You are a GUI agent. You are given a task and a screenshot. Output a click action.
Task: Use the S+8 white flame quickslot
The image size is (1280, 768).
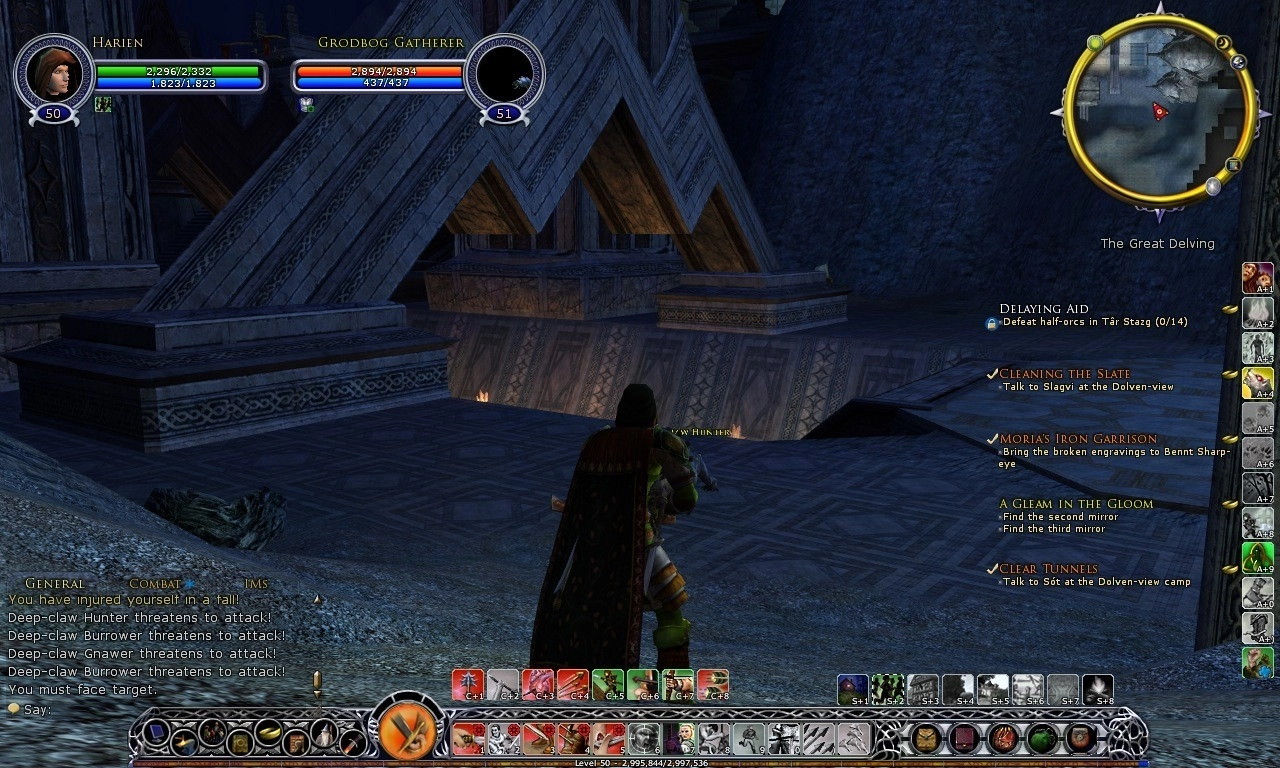pyautogui.click(x=1097, y=690)
